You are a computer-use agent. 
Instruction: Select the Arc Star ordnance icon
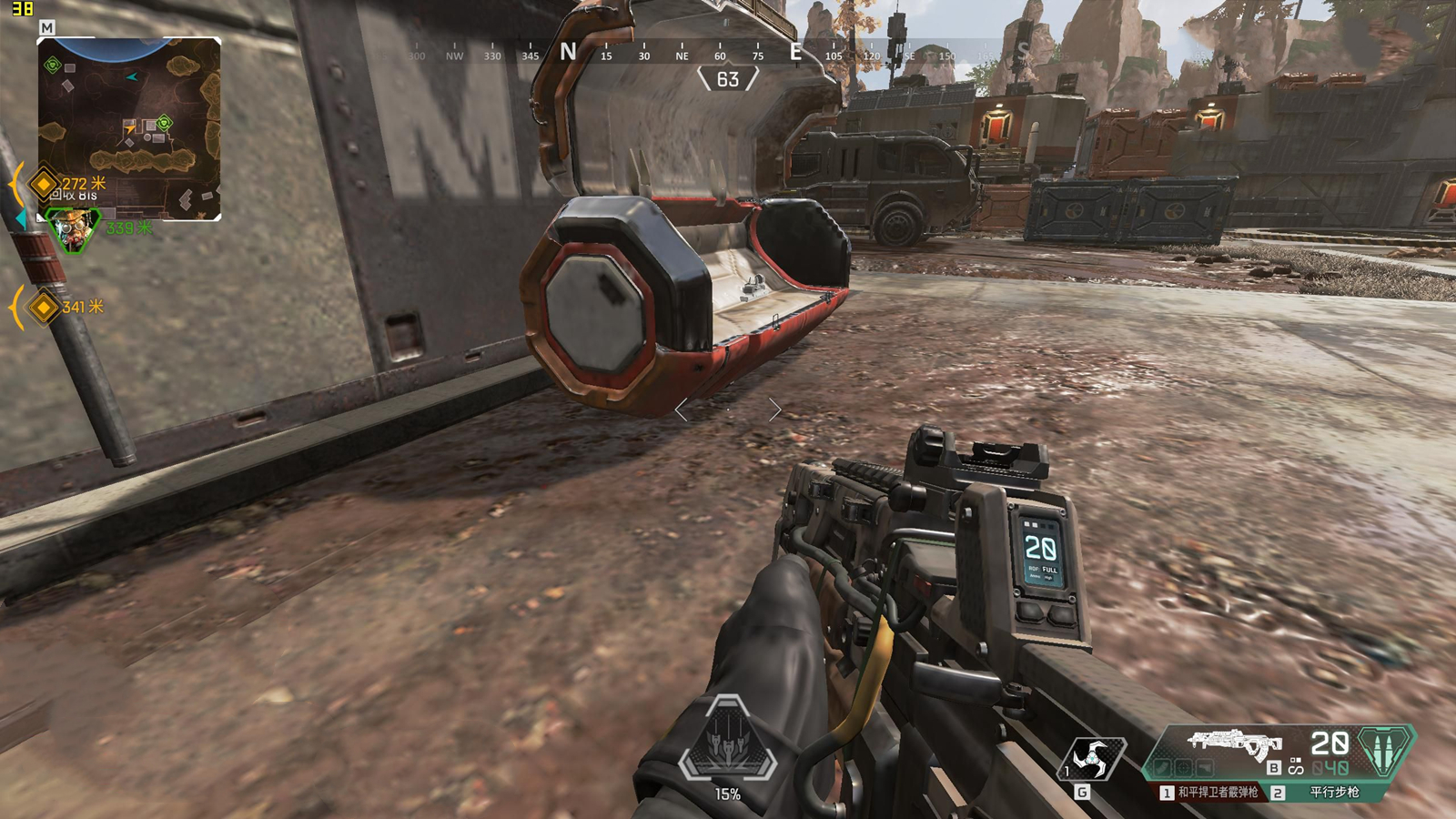1093,759
